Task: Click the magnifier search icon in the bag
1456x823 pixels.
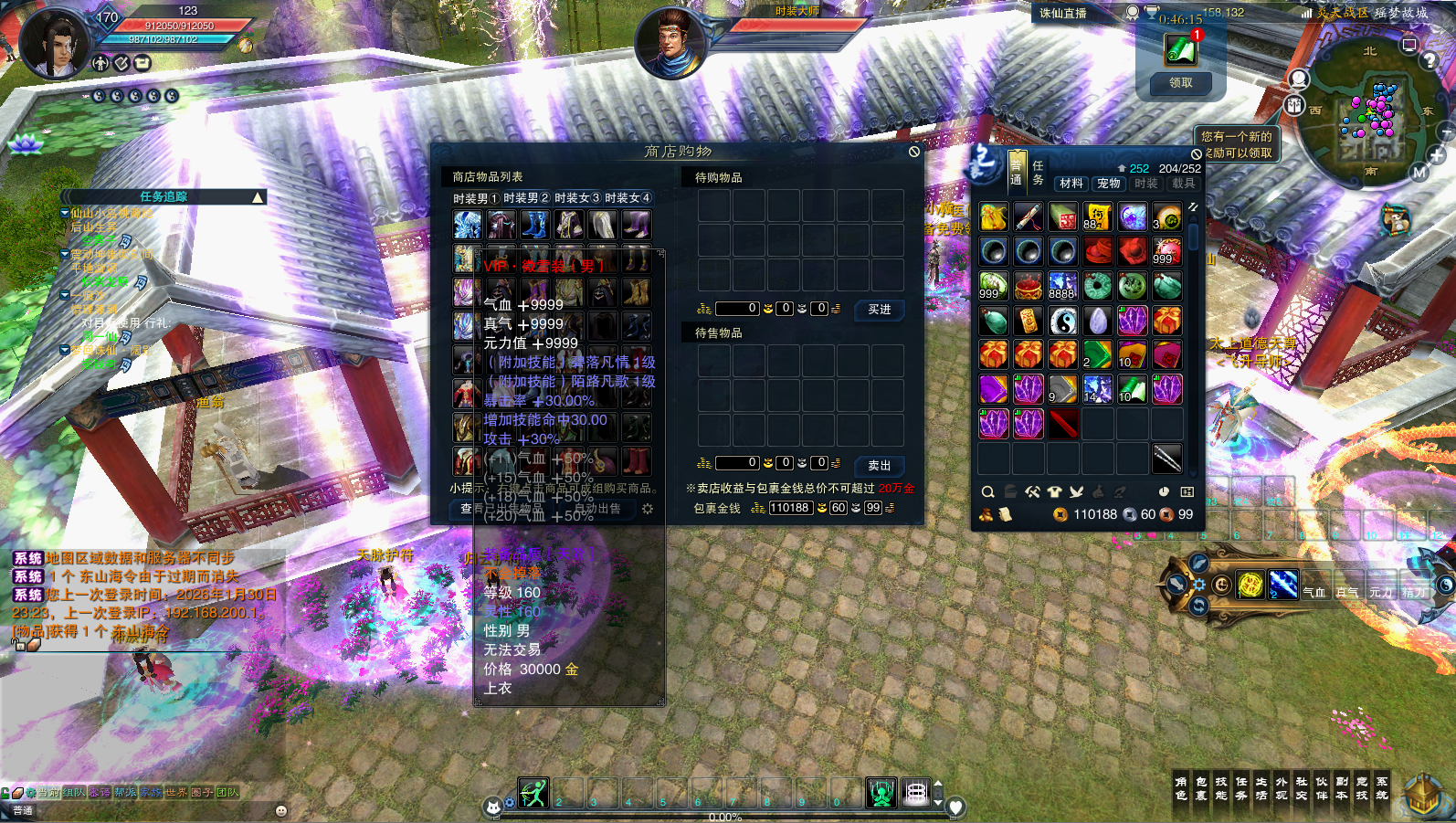Action: tap(987, 492)
